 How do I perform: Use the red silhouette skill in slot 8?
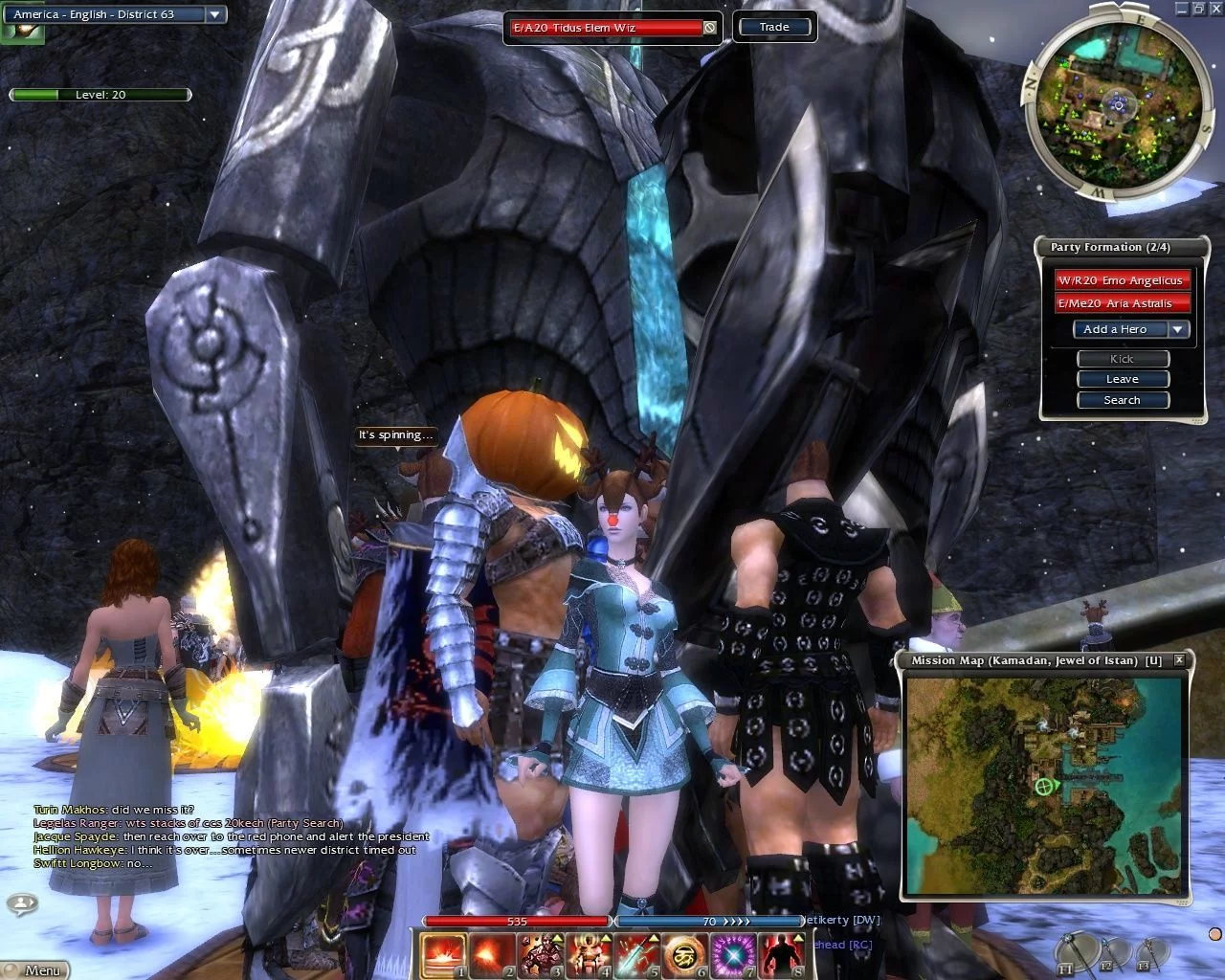point(781,954)
